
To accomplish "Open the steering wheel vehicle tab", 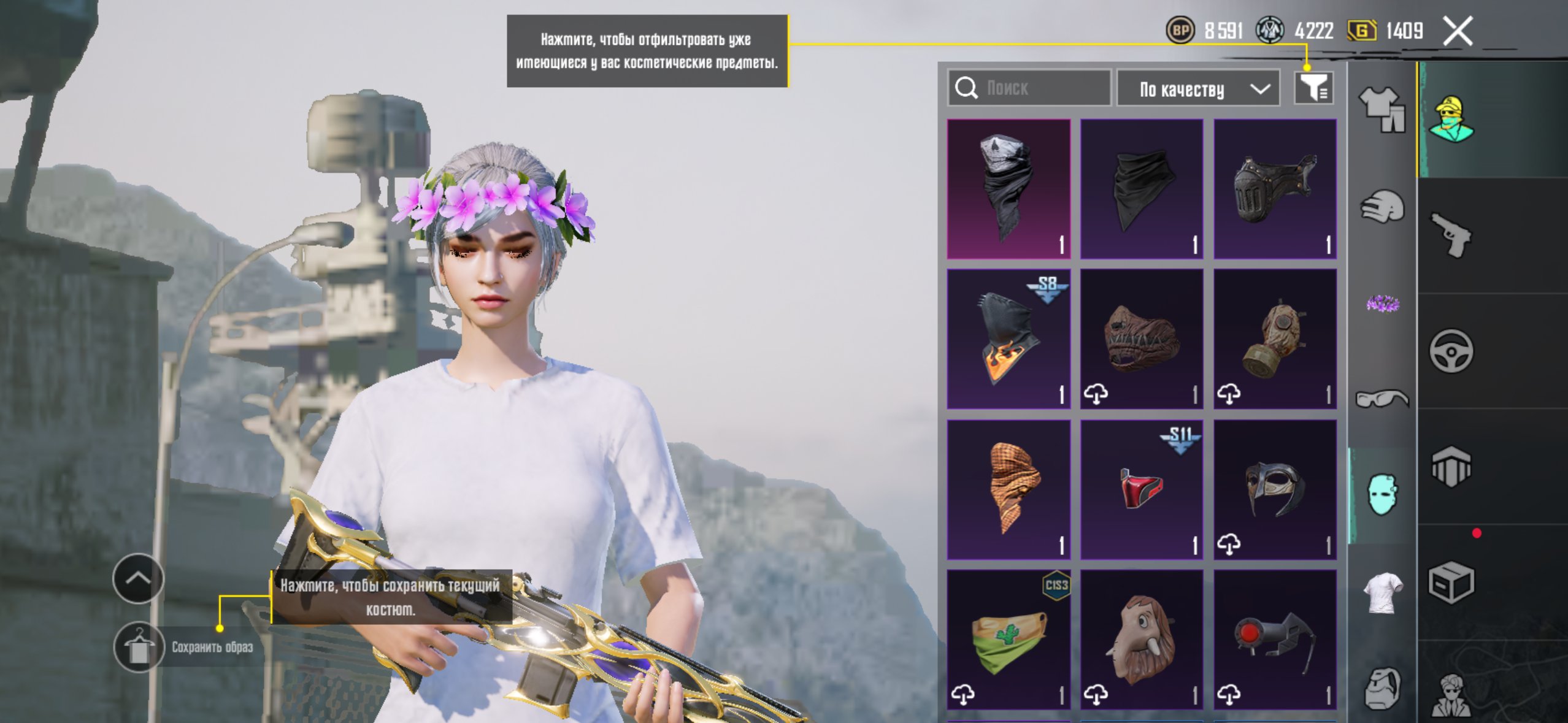I will click(1451, 351).
